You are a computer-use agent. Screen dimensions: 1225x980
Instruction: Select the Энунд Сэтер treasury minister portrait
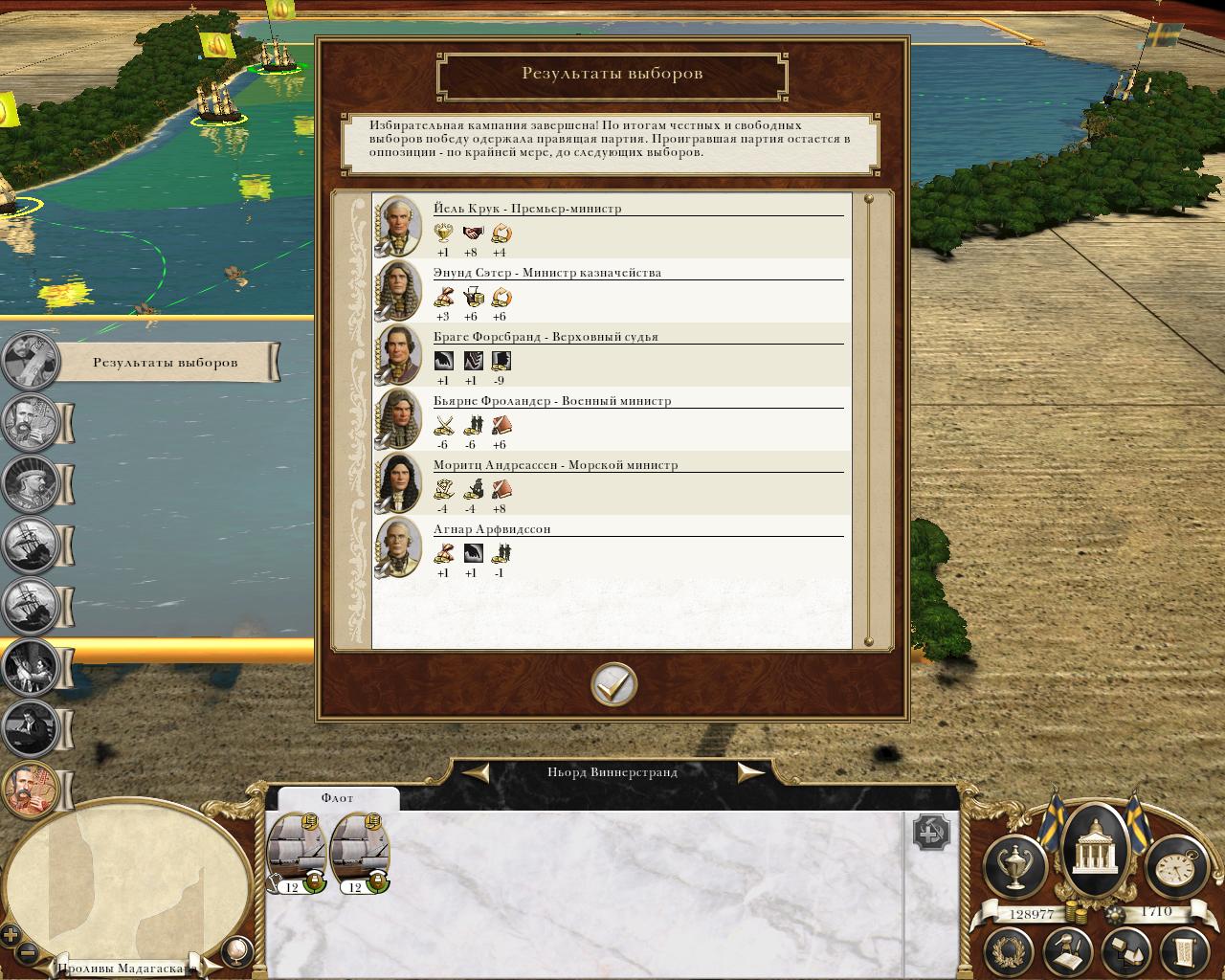click(x=398, y=291)
